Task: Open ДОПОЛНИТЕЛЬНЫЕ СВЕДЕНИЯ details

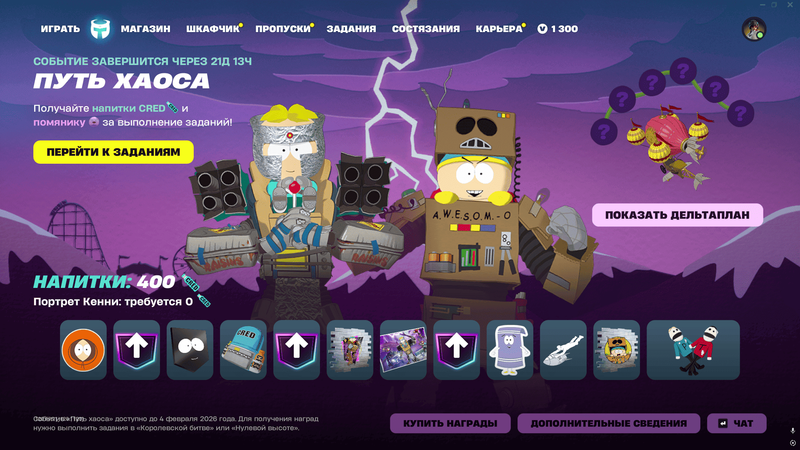Action: (x=608, y=423)
